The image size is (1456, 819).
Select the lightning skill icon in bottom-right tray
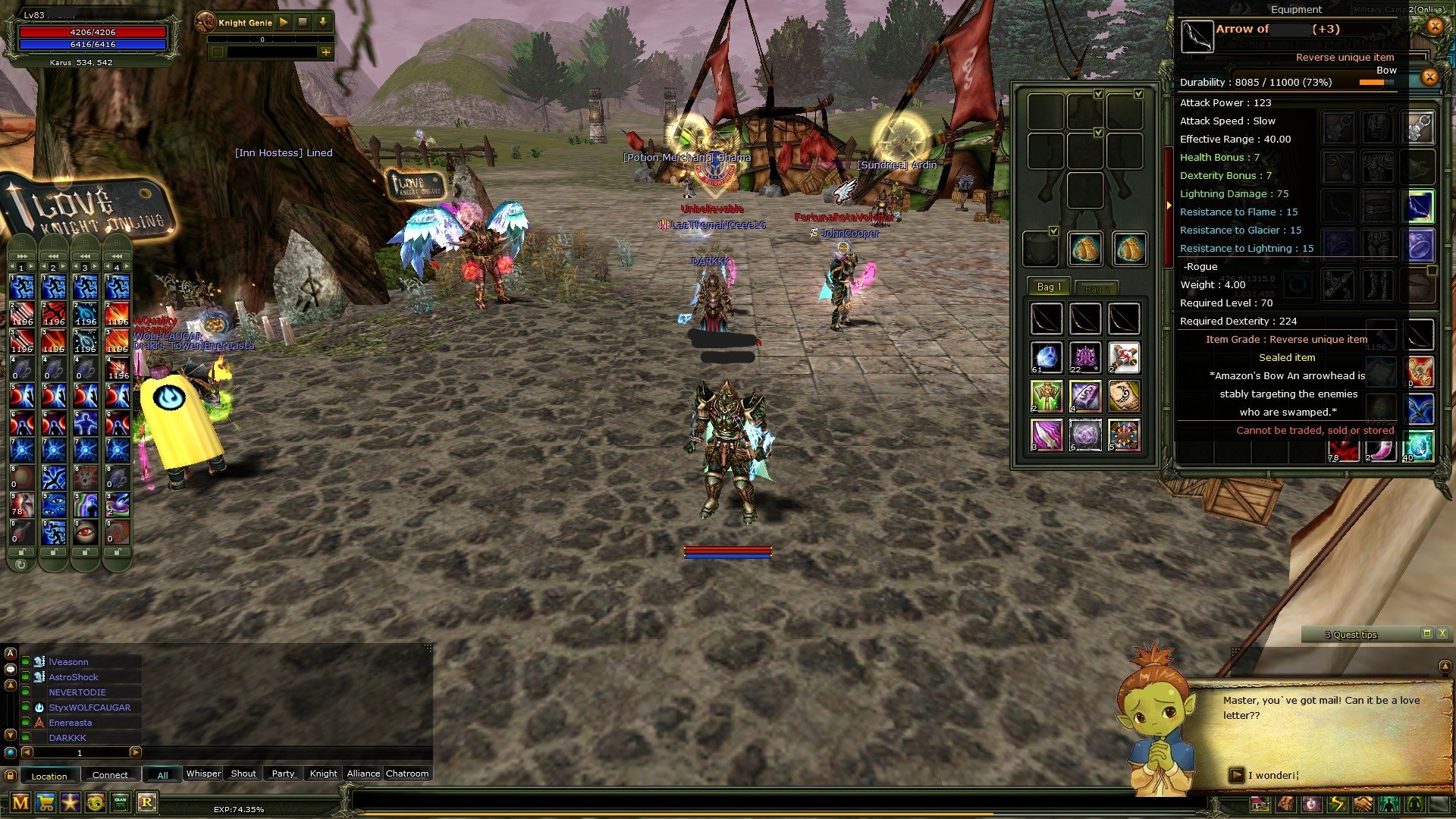tap(1337, 804)
